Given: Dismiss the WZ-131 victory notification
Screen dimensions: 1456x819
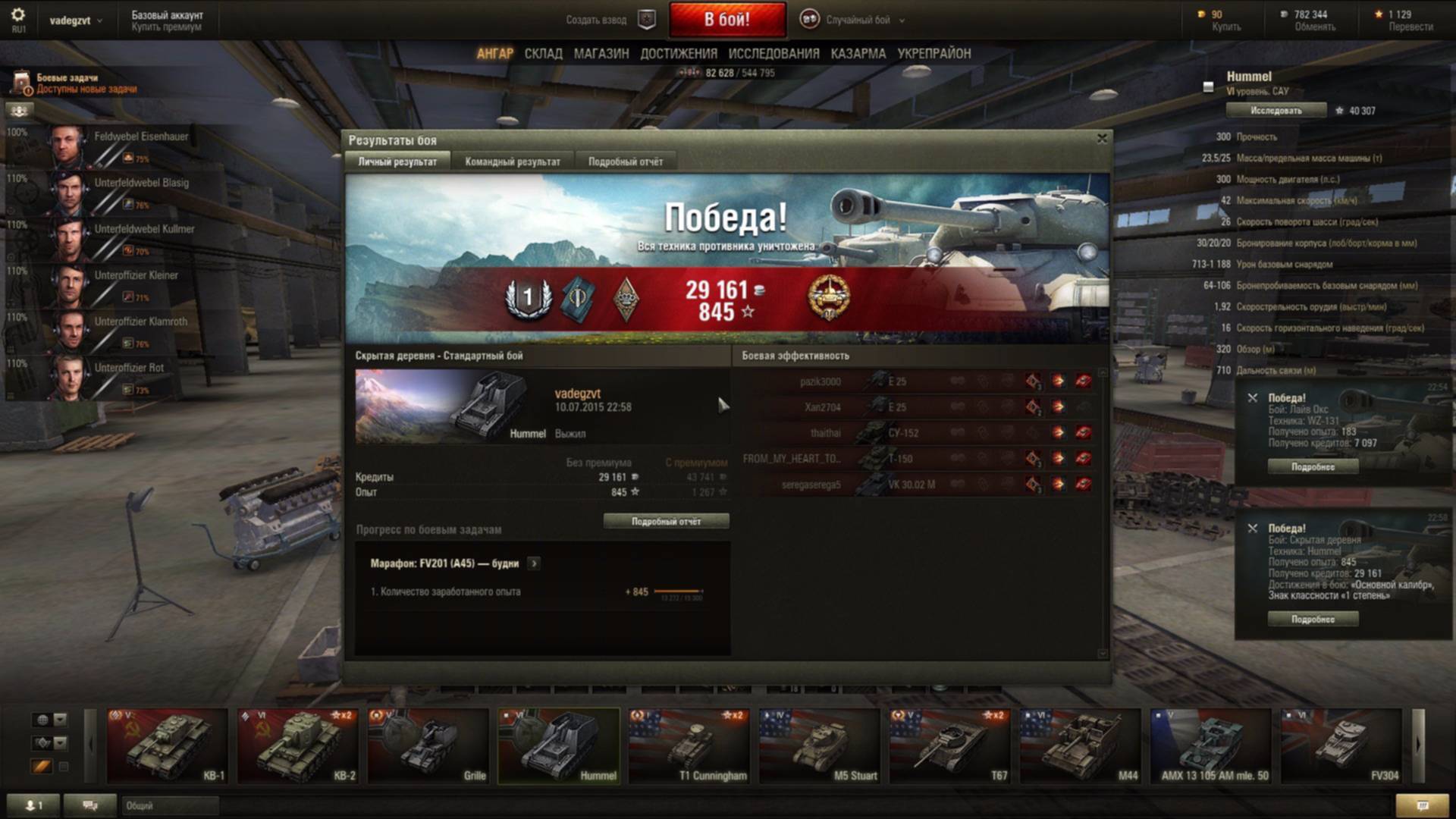Looking at the screenshot, I should (x=1253, y=397).
